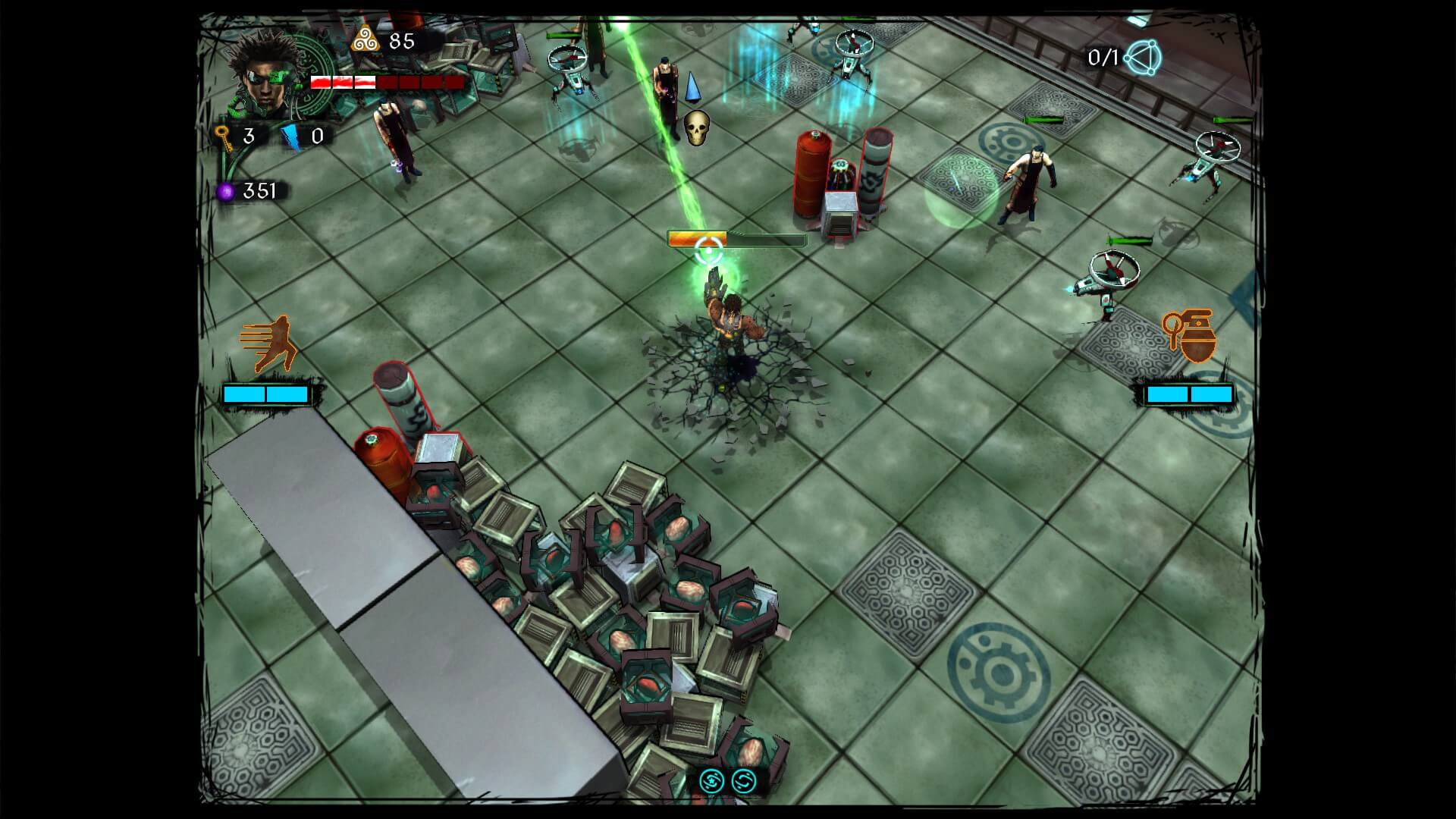1456x819 pixels.
Task: Click the purple orb currency icon
Action: tap(225, 192)
